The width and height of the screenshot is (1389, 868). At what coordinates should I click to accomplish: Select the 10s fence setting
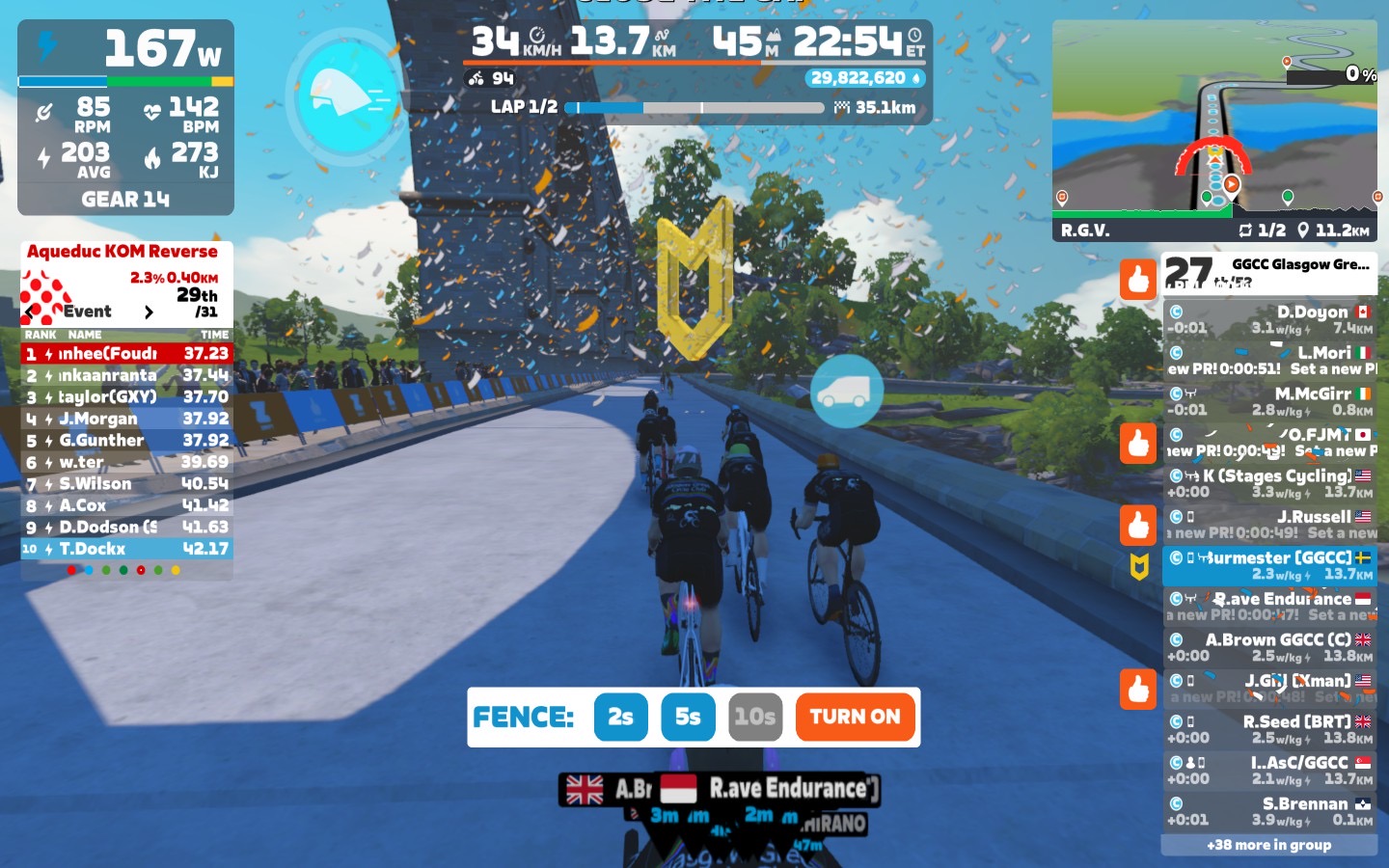tap(754, 718)
